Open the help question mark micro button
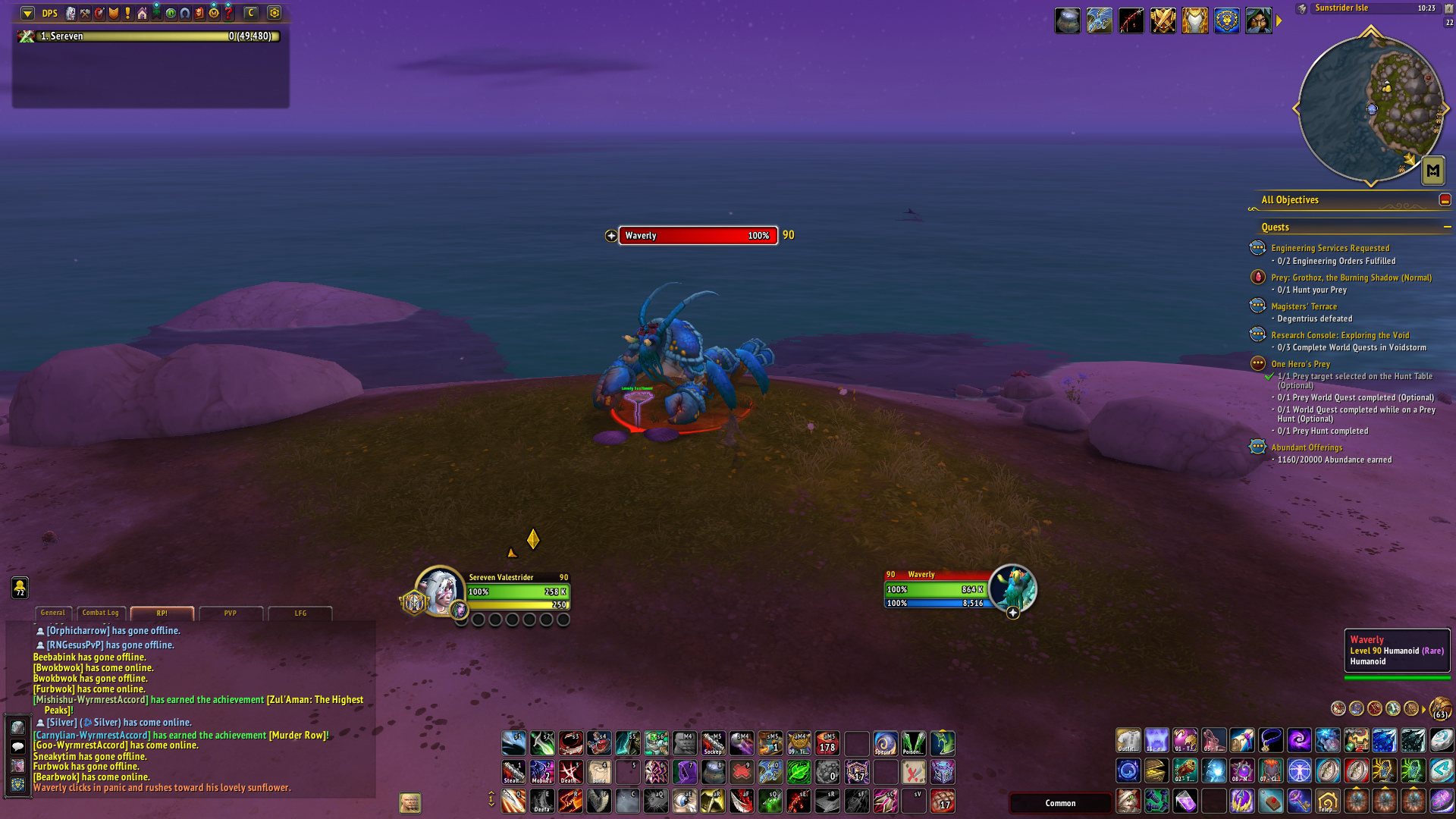Screen dimensions: 1456x819 228,13
